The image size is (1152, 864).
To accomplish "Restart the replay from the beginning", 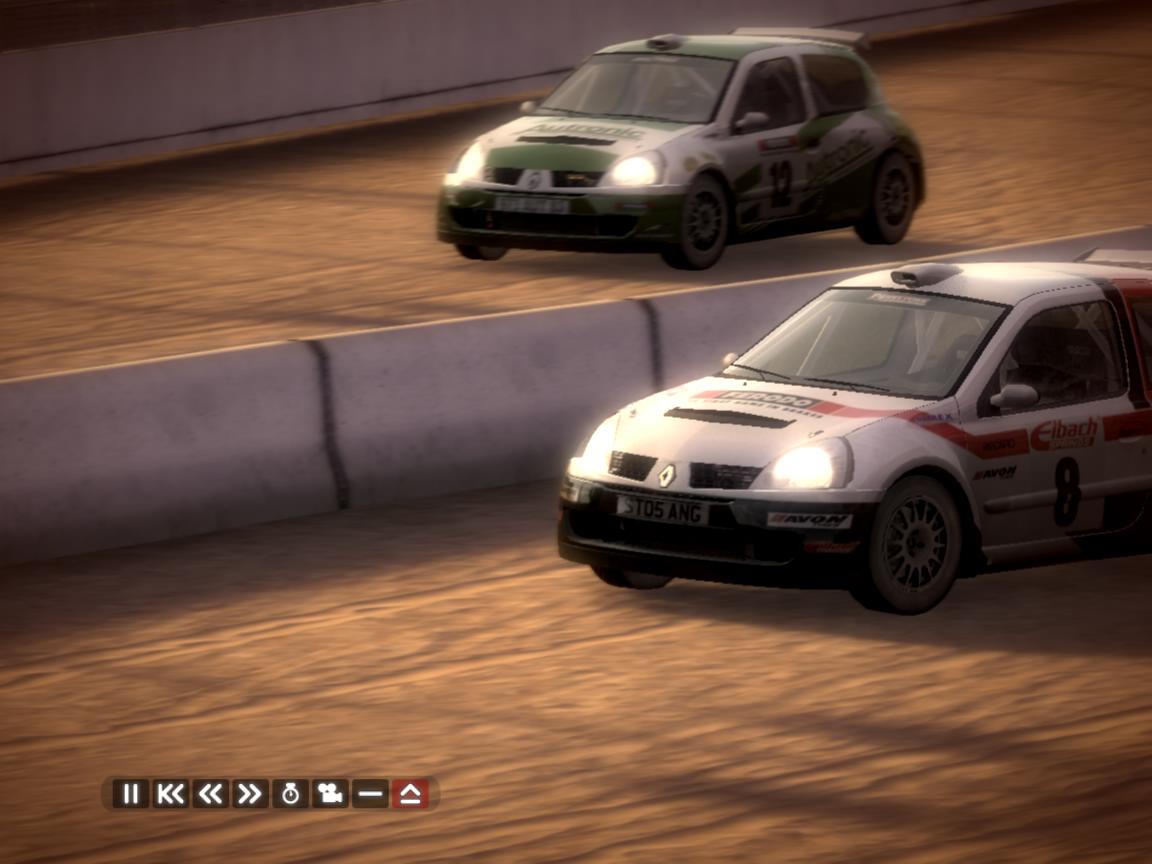I will coord(170,794).
